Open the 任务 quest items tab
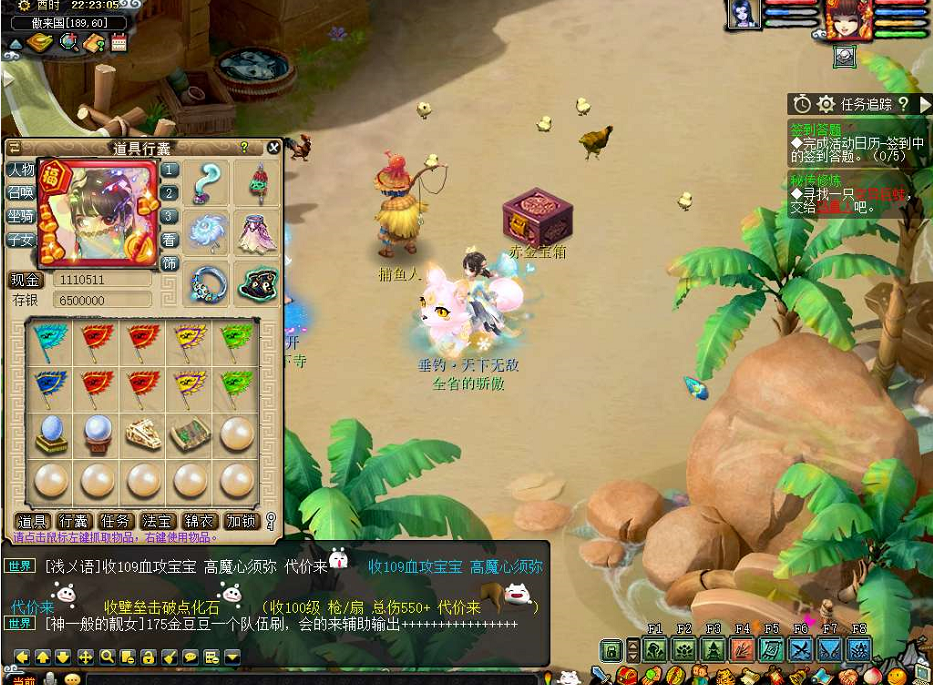Screen dimensions: 933x685 pyautogui.click(x=116, y=521)
